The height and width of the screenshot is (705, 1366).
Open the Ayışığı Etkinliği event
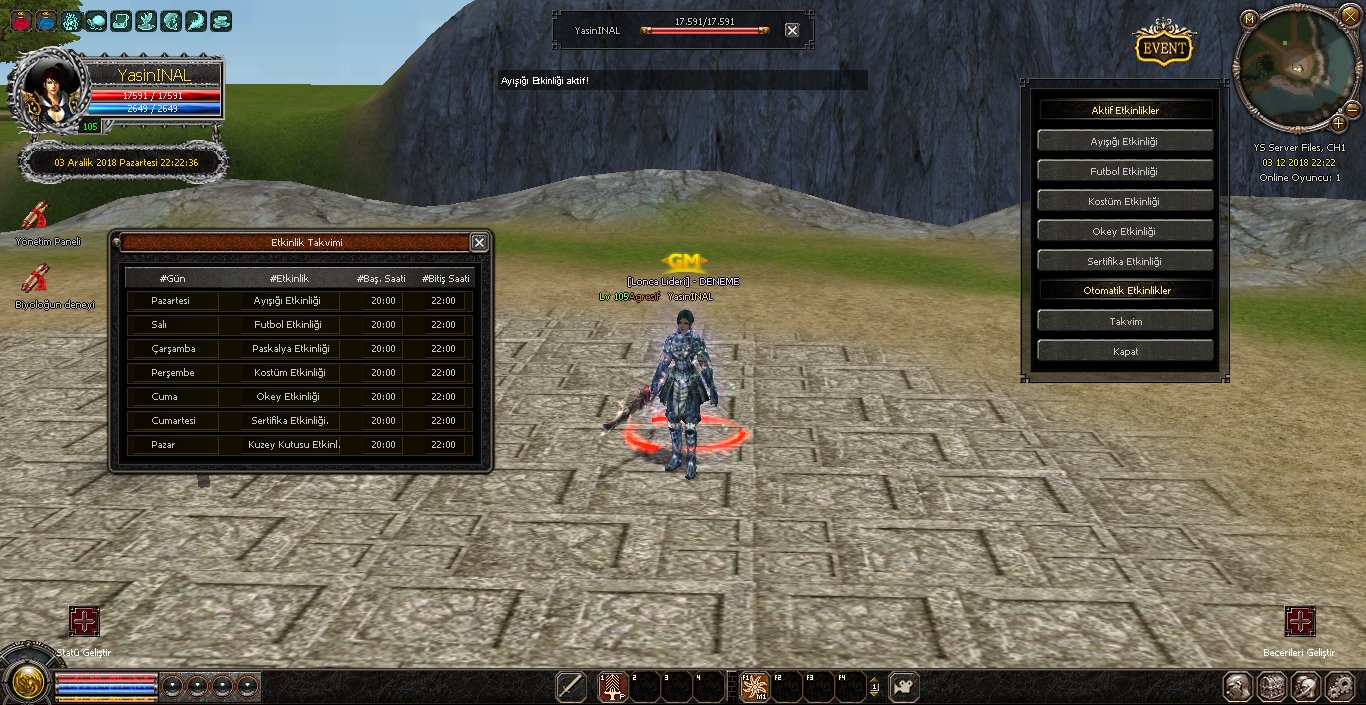(x=1125, y=141)
